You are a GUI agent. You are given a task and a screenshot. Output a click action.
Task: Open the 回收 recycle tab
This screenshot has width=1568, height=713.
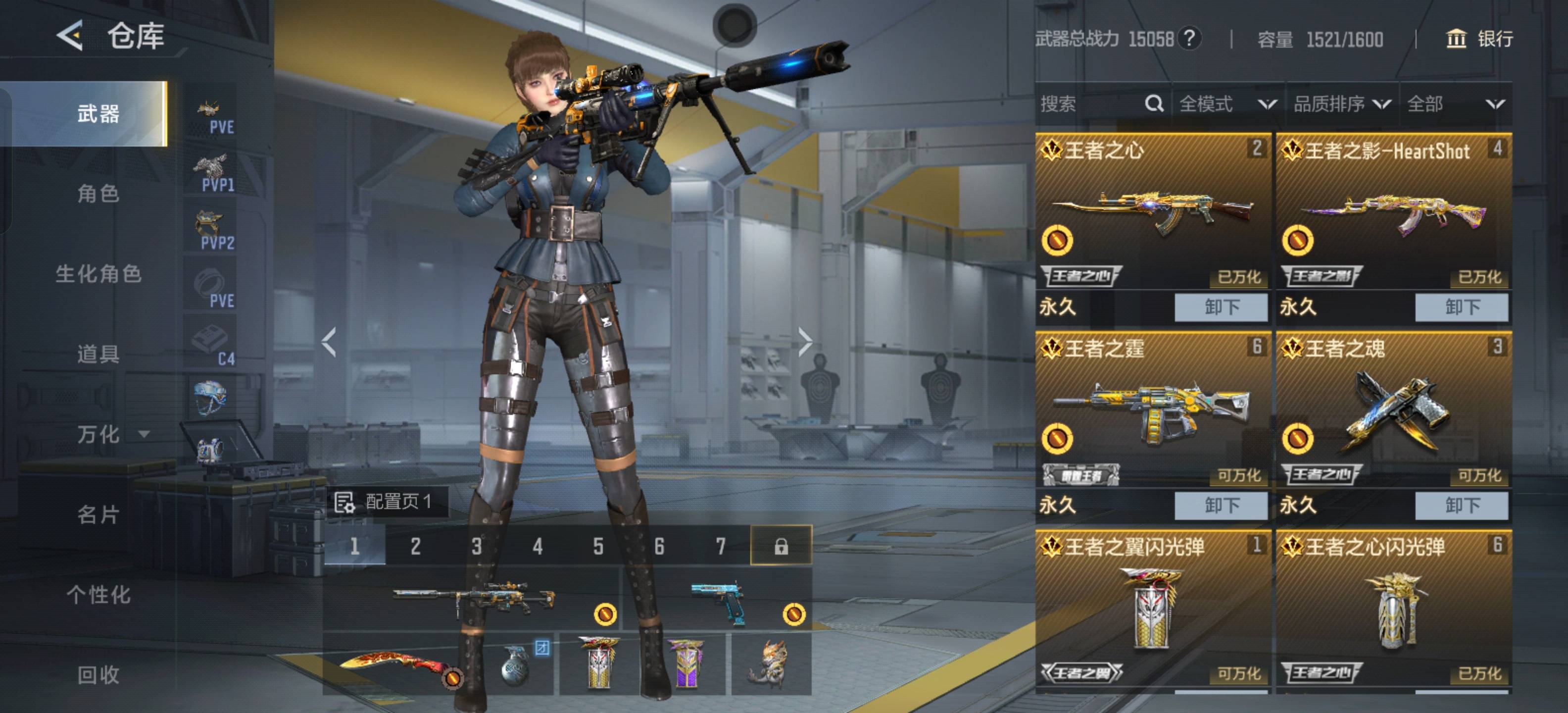point(98,675)
